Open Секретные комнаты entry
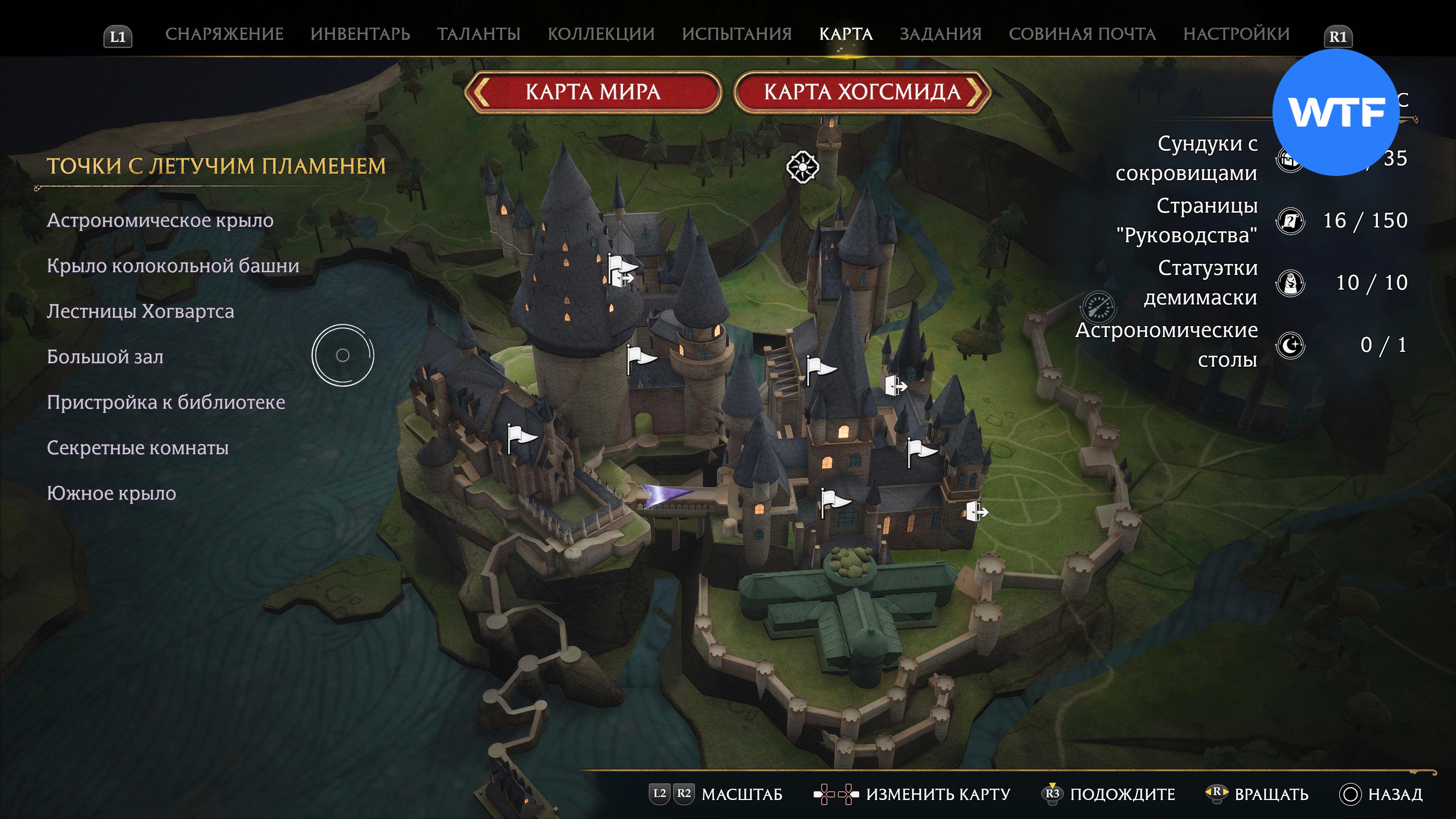The height and width of the screenshot is (819, 1456). click(x=137, y=448)
